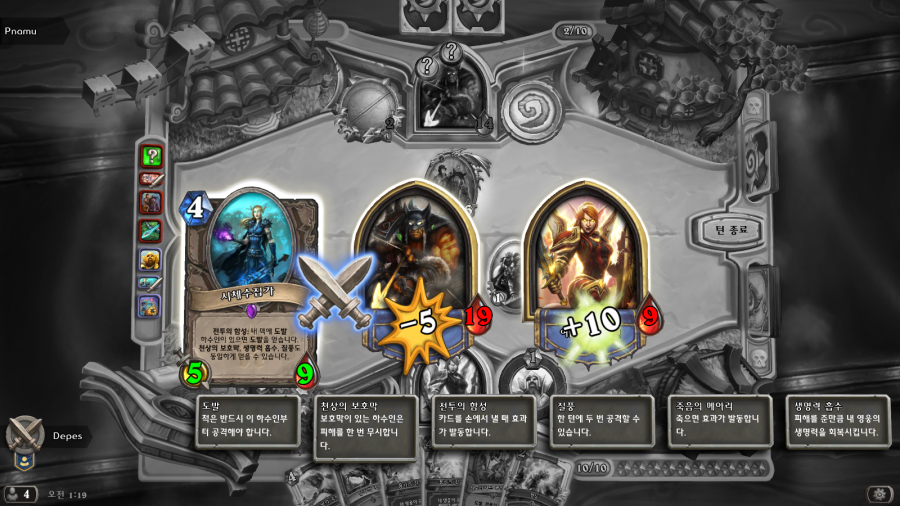The height and width of the screenshot is (506, 900).
Task: Select the green question mark history tile
Action: 151,155
